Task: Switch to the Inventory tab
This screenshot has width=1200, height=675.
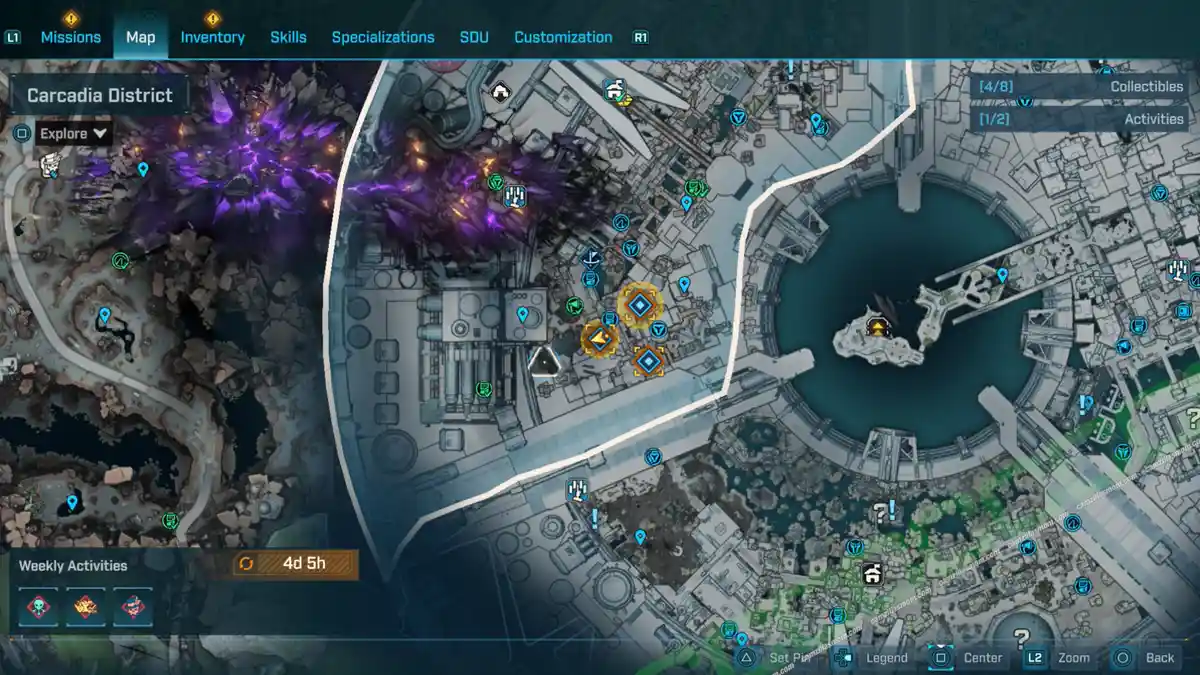Action: (212, 37)
